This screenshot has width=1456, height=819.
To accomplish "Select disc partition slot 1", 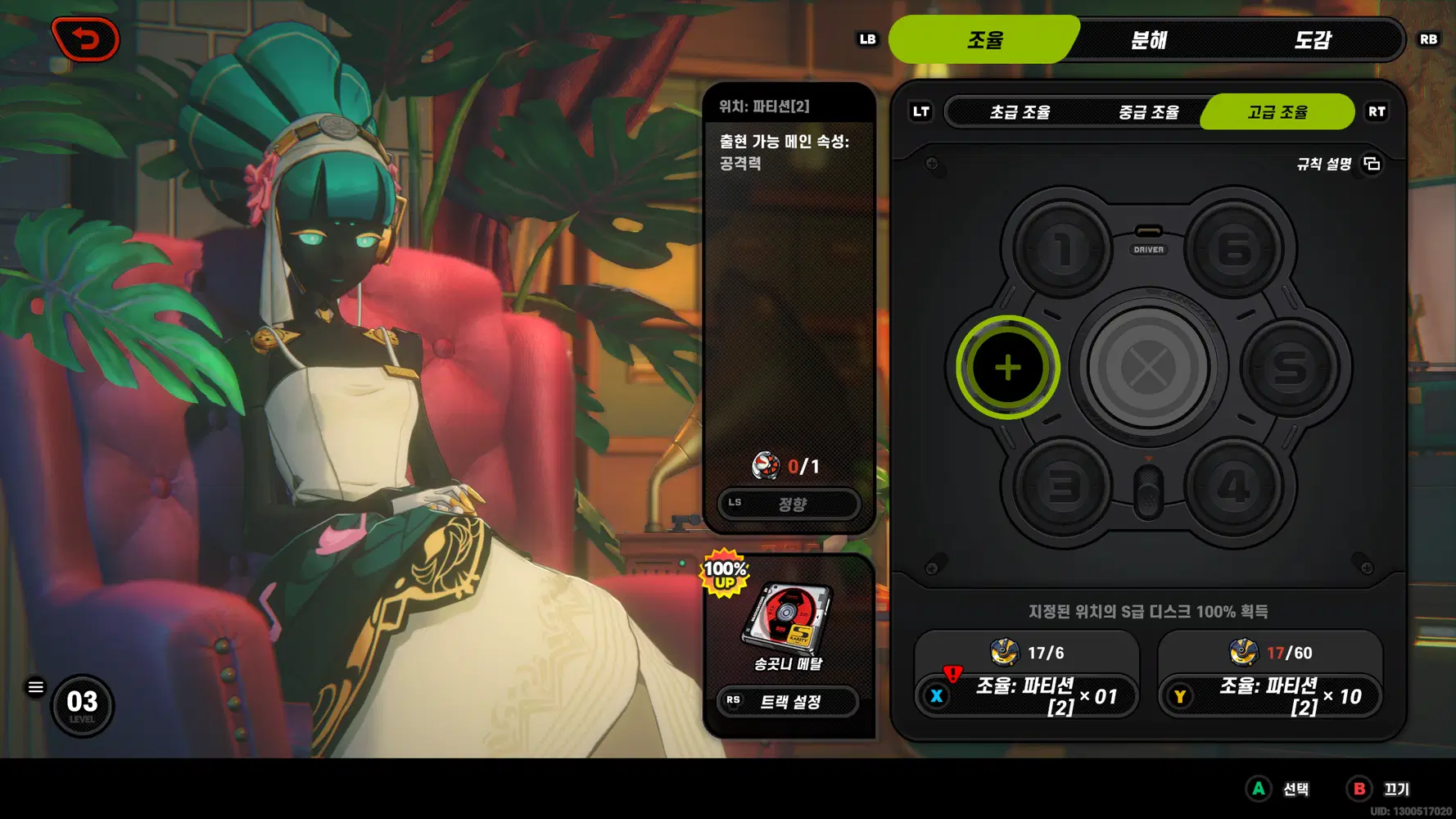I will click(x=1062, y=249).
